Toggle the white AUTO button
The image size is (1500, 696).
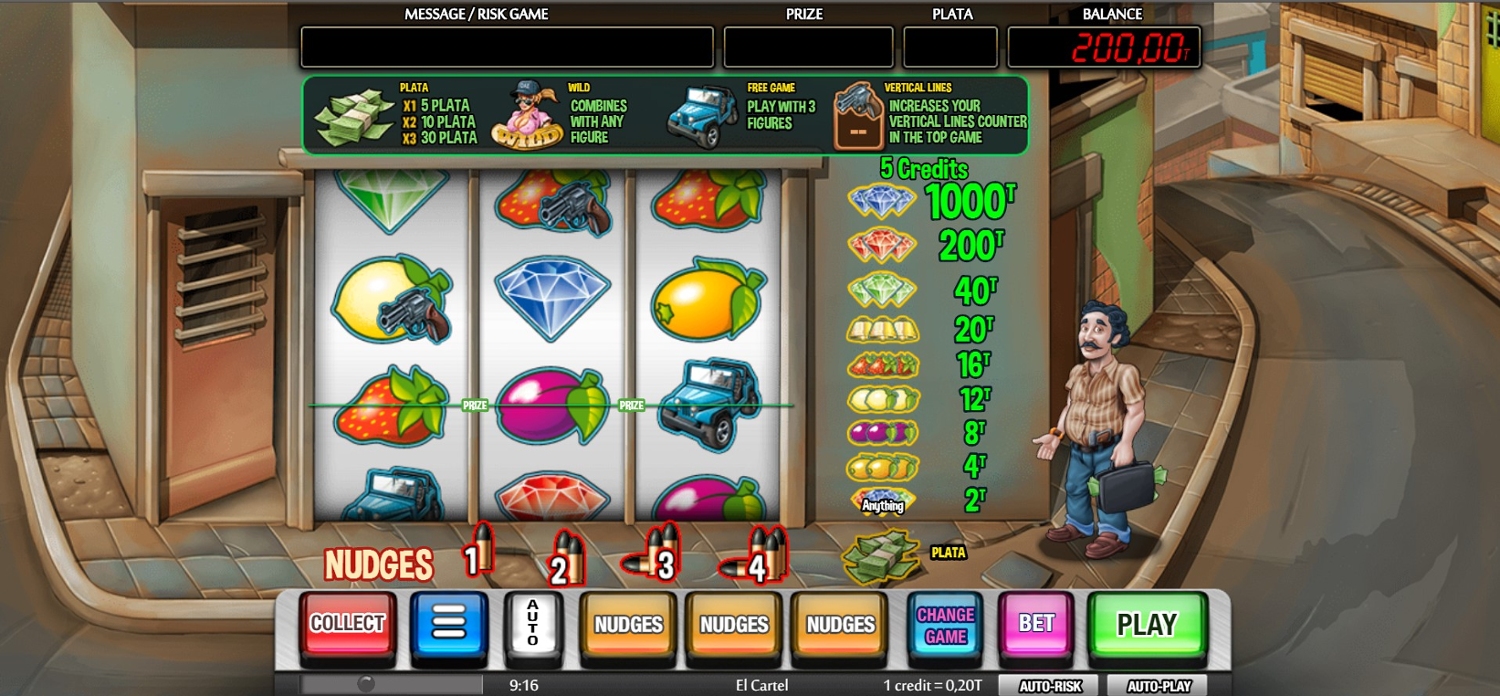532,625
